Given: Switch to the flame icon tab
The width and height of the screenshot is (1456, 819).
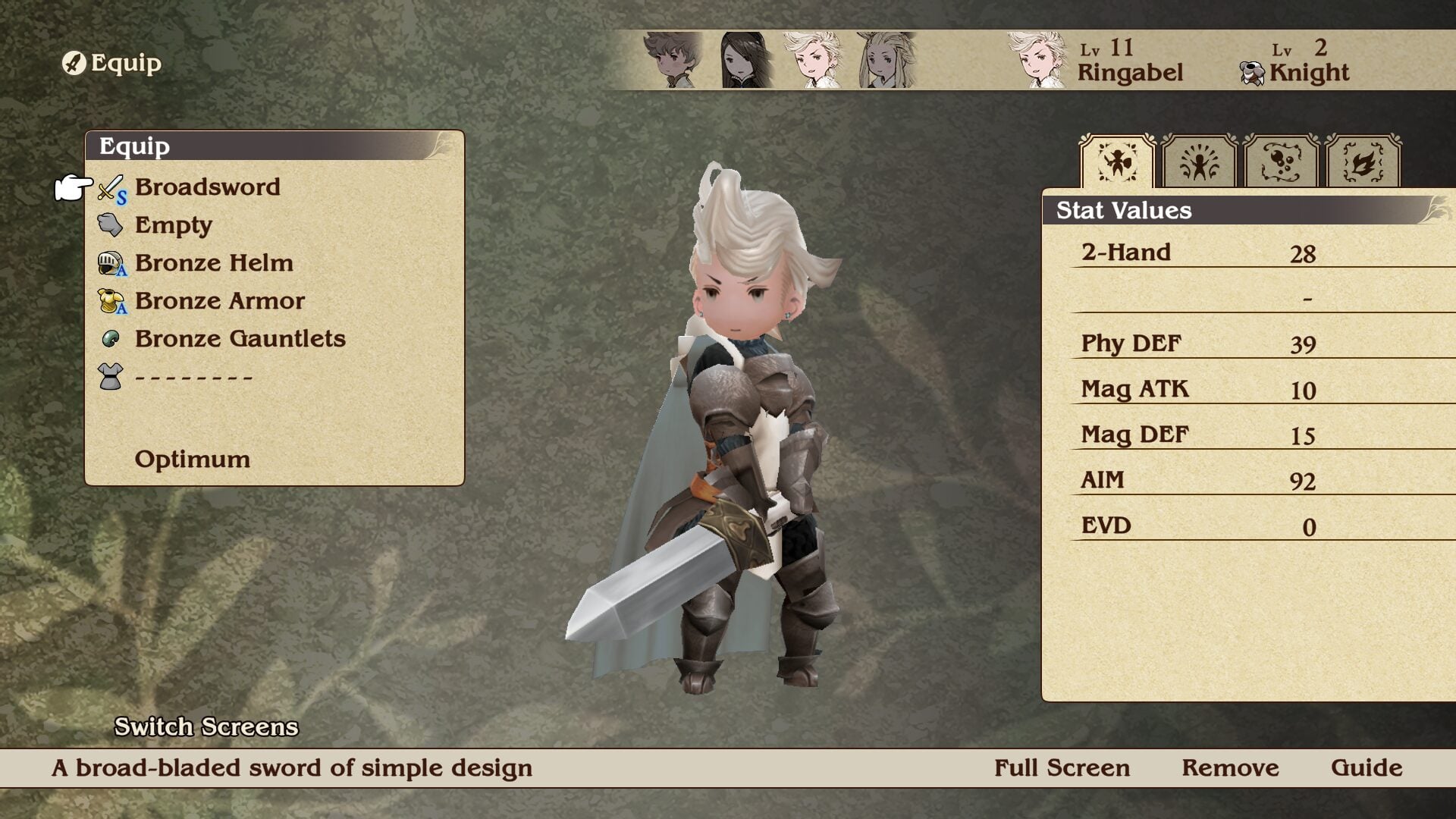Looking at the screenshot, I should (1363, 162).
